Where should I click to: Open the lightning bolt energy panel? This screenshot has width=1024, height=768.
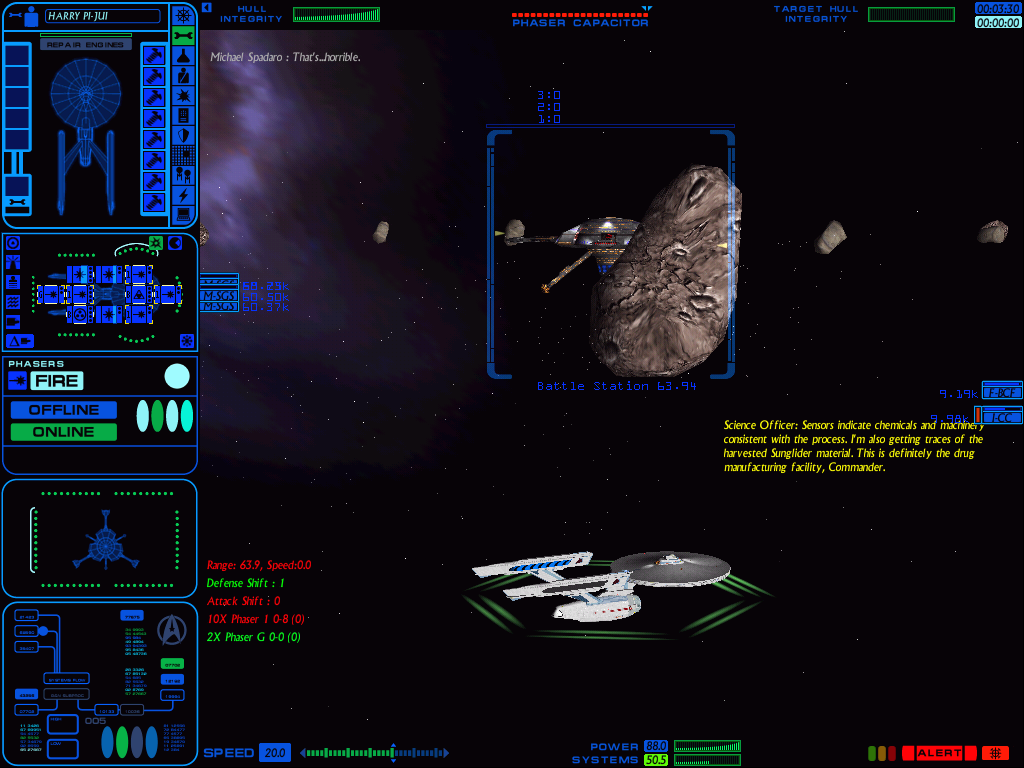pyautogui.click(x=183, y=195)
